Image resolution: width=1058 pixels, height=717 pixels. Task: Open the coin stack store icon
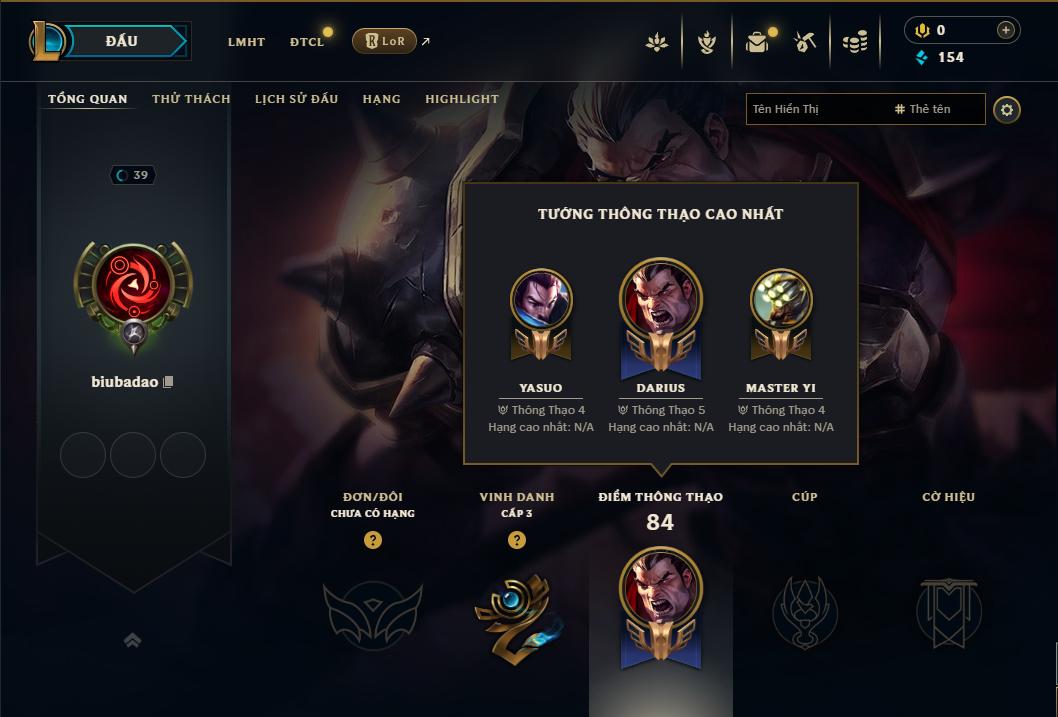[x=854, y=42]
